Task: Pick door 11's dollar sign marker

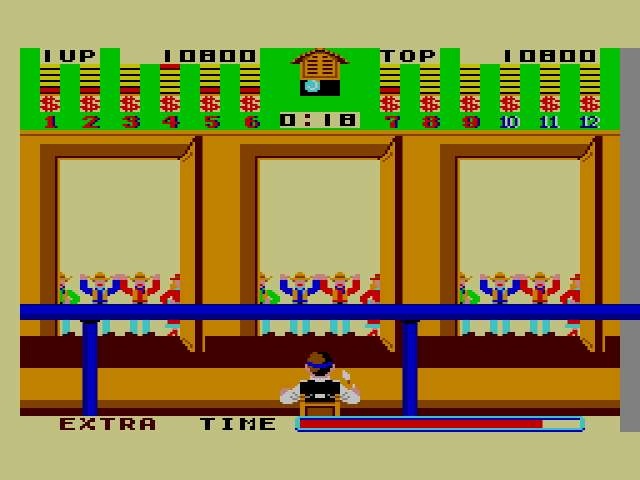Action: [x=550, y=102]
